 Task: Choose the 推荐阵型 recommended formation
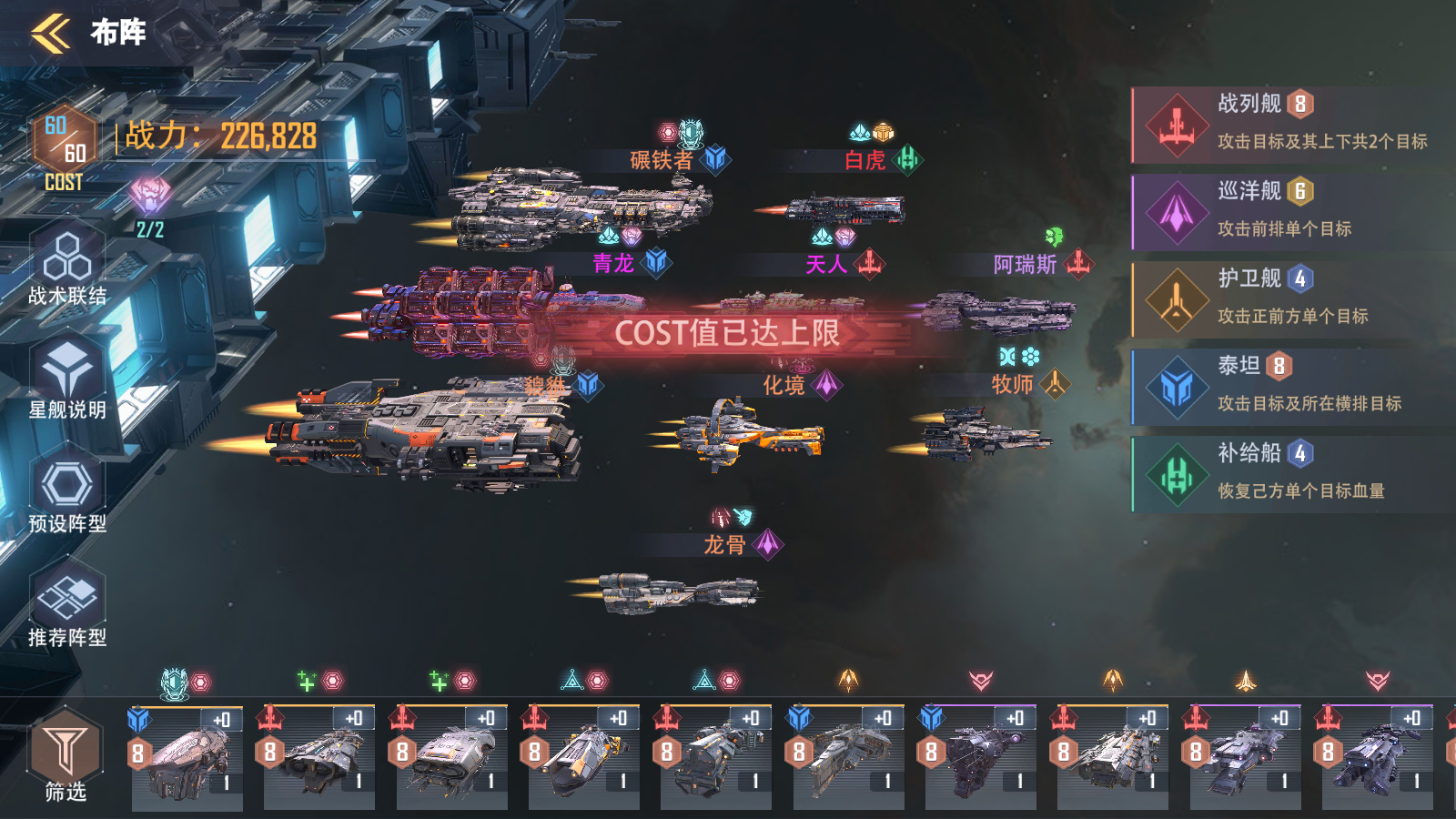[x=67, y=609]
